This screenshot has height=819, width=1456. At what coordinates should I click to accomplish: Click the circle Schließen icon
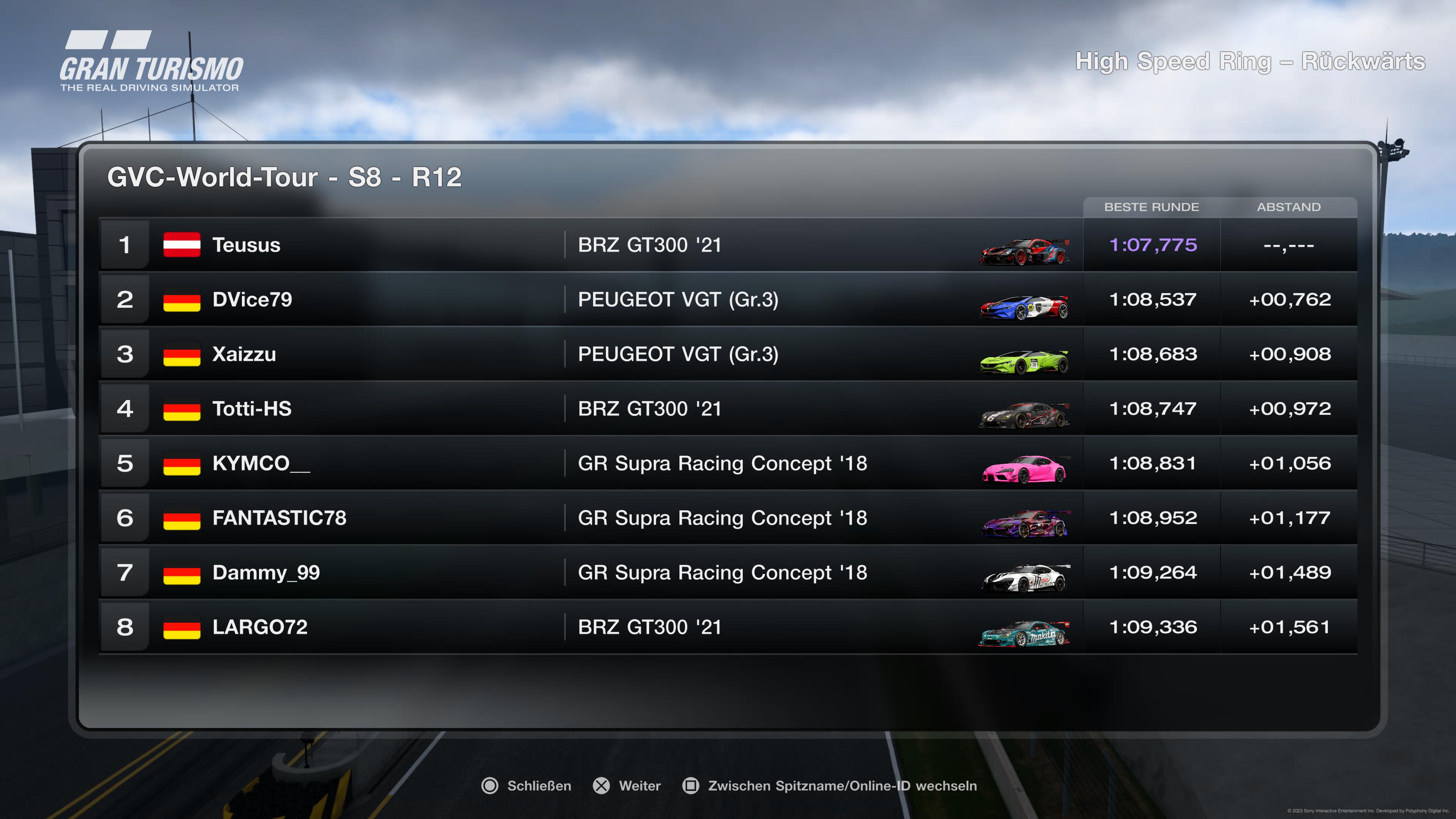coord(491,786)
